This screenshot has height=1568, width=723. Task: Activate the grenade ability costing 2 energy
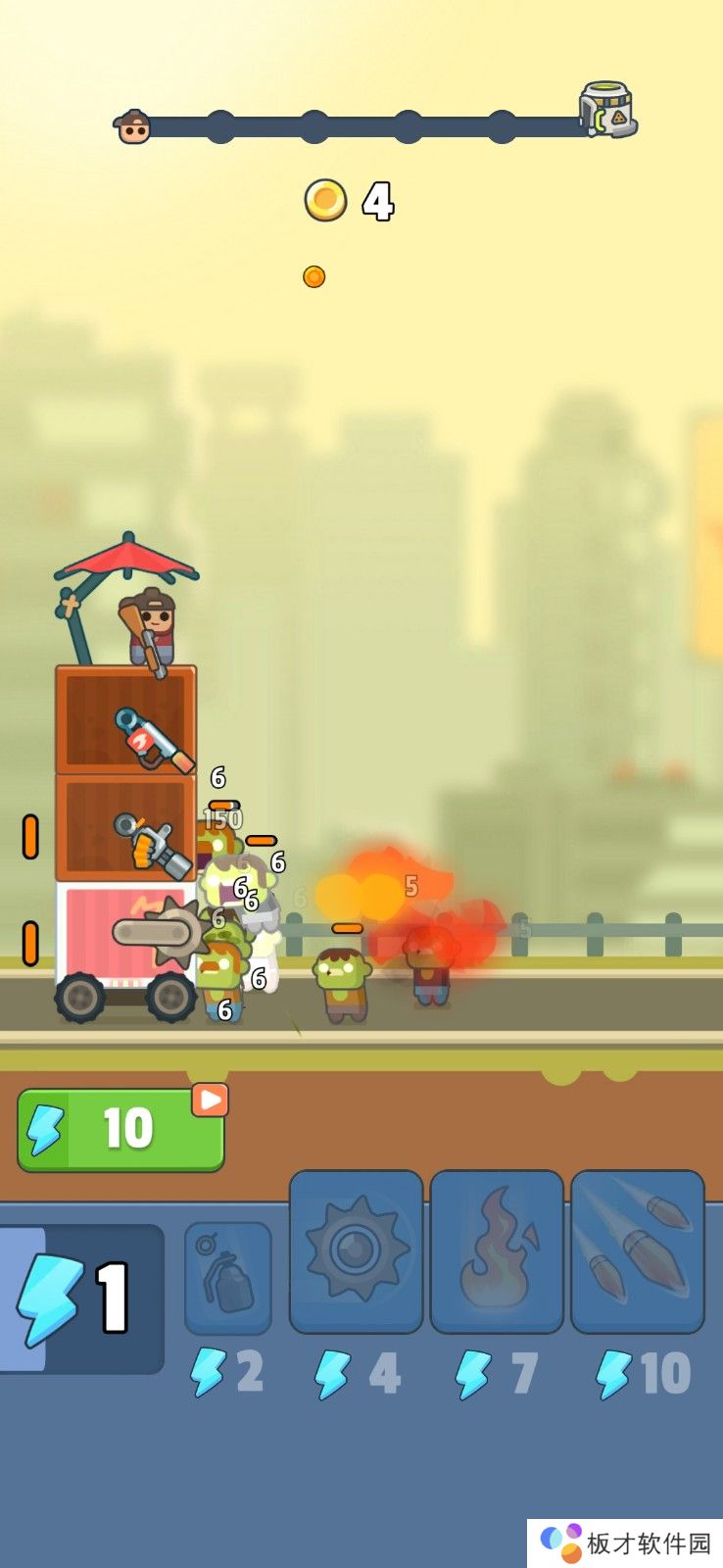point(228,1277)
